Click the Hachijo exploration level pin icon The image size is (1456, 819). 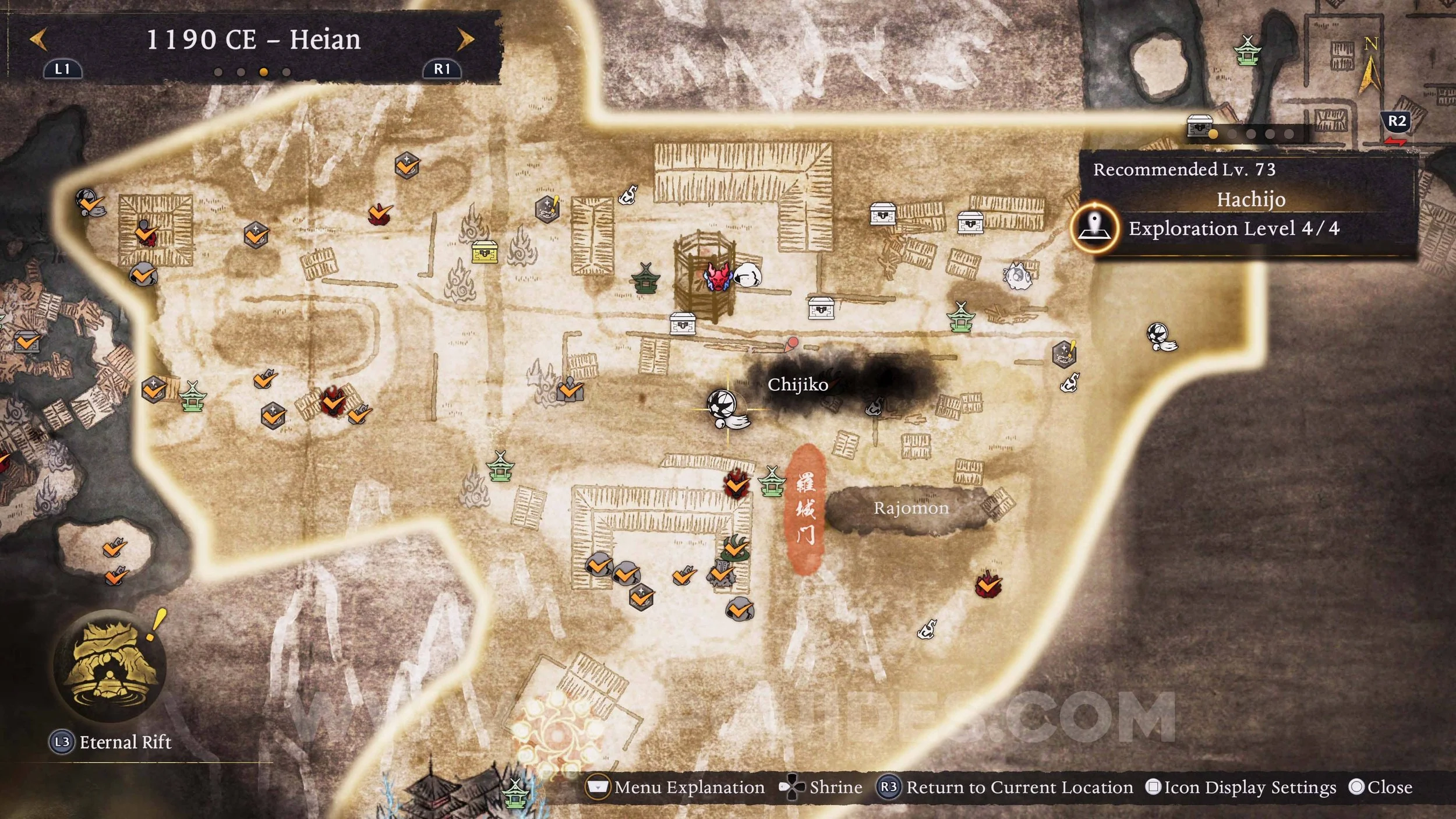[x=1095, y=228]
